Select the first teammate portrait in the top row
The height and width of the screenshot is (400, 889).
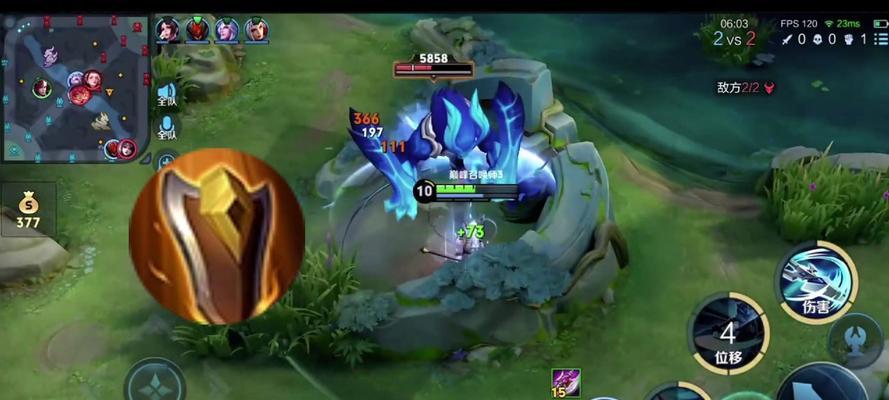coord(167,30)
